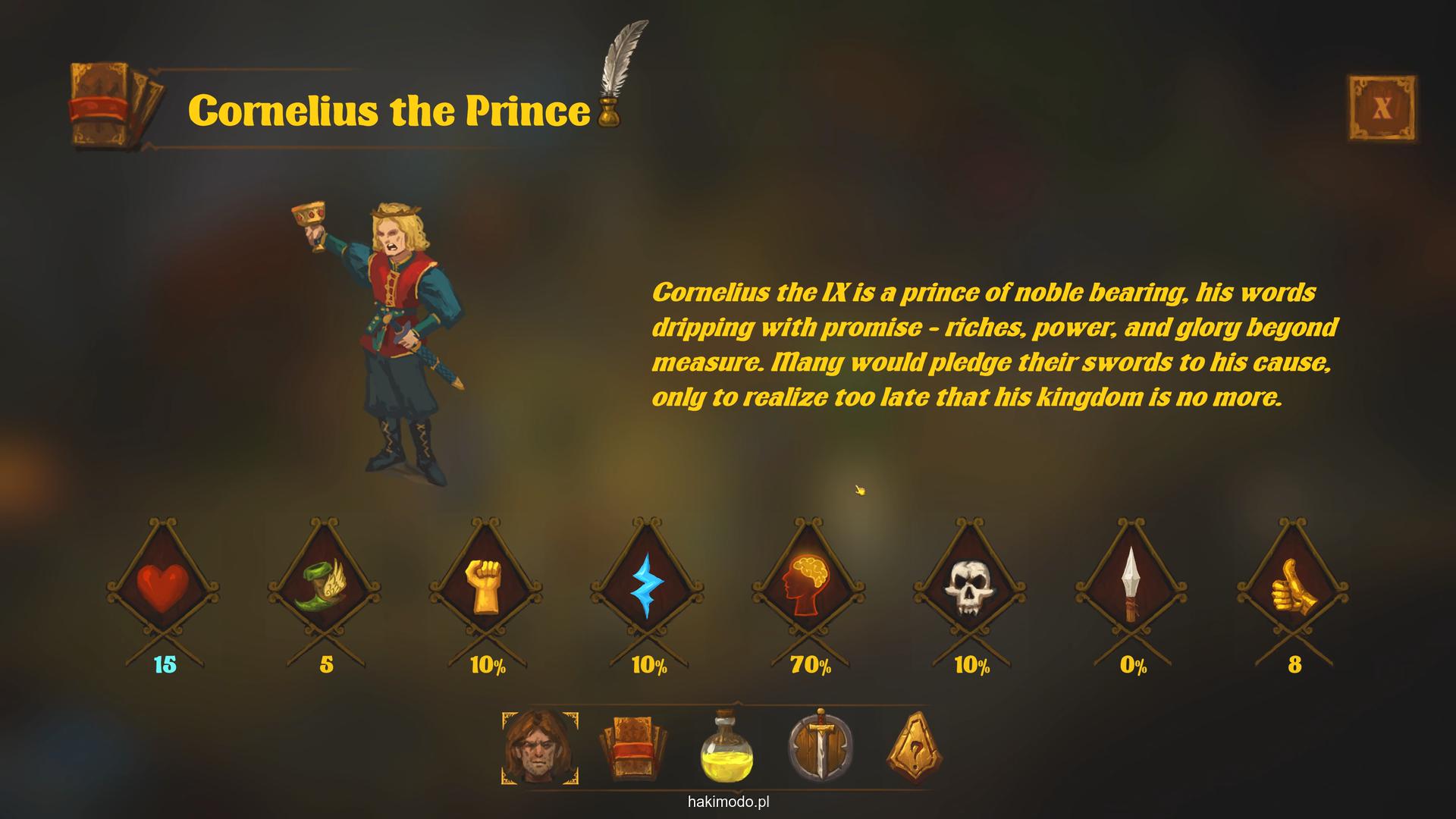Click the deck of cards icon beside the title

[x=114, y=105]
